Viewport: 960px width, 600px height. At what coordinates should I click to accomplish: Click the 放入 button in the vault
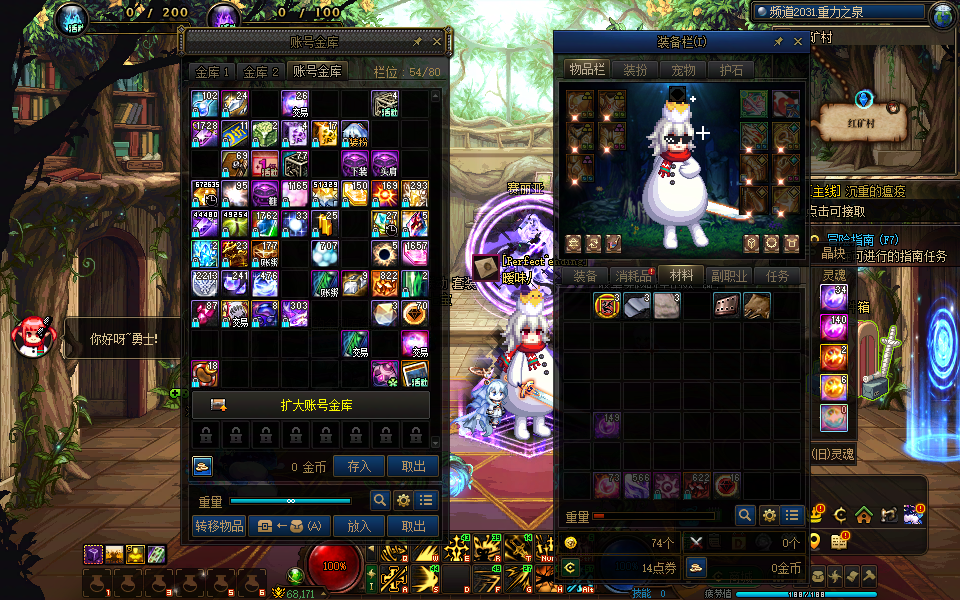click(359, 526)
